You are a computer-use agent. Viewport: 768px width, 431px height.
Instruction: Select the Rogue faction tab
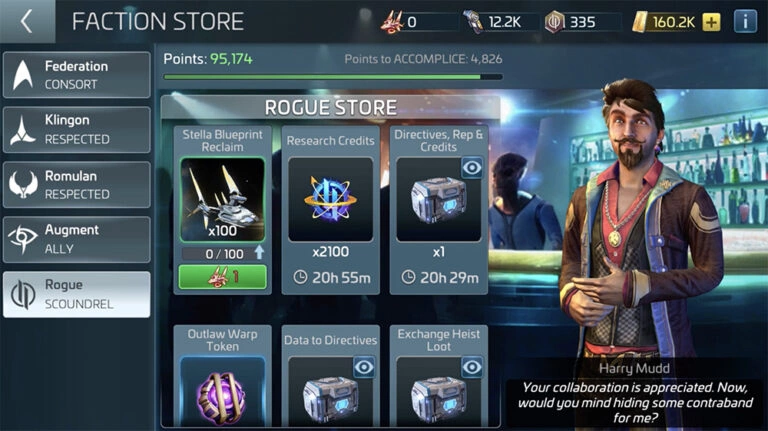click(77, 294)
